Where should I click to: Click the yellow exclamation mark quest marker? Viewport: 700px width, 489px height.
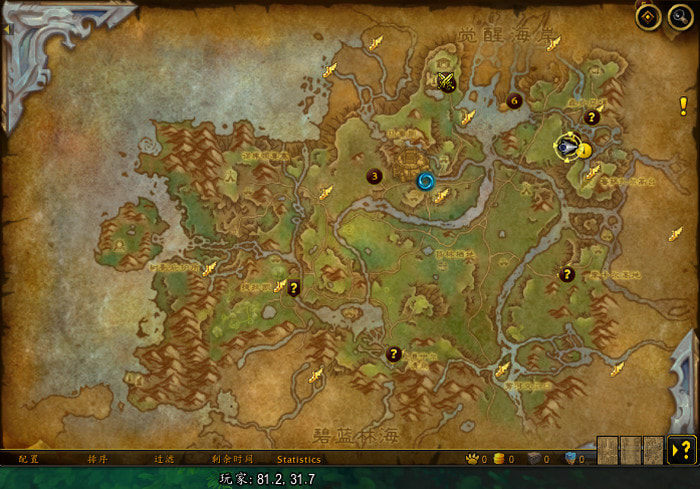pyautogui.click(x=683, y=106)
